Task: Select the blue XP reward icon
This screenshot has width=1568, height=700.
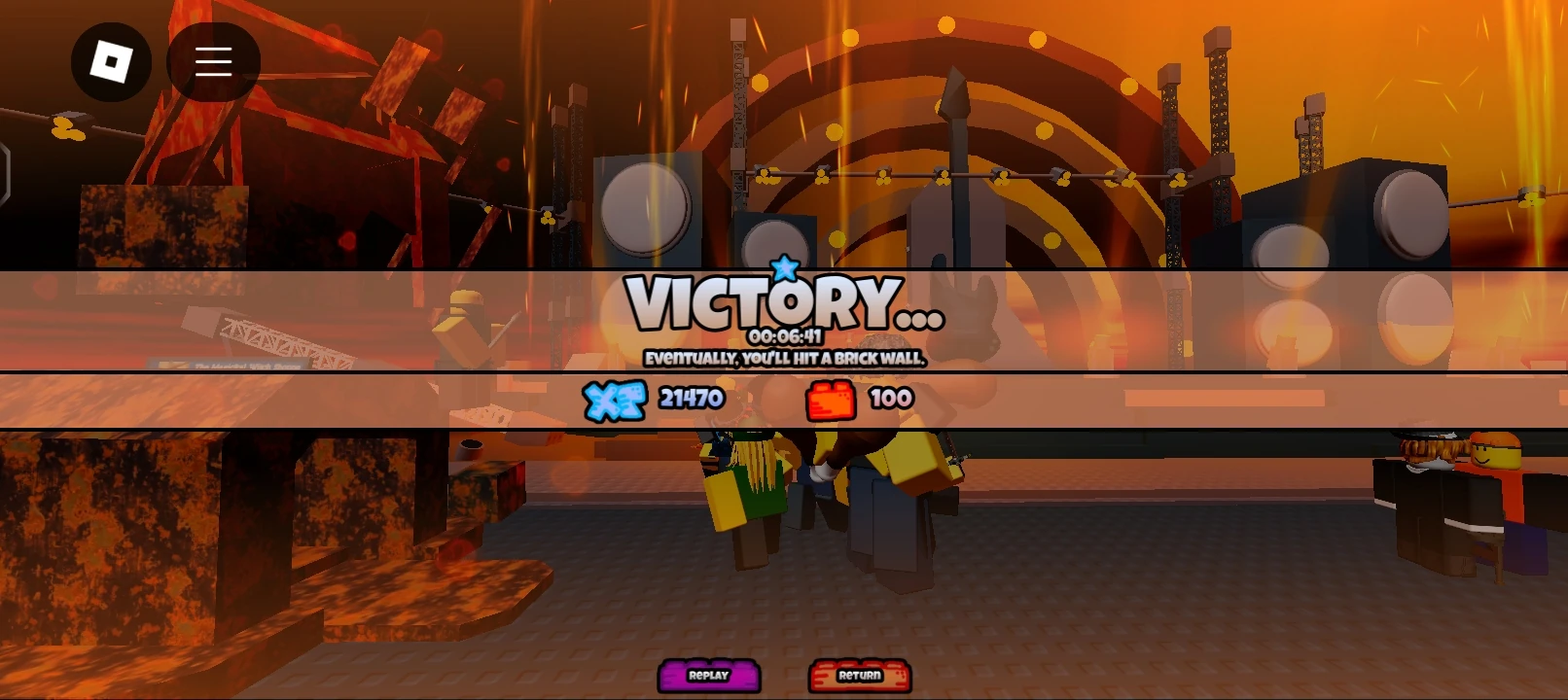Action: 615,398
